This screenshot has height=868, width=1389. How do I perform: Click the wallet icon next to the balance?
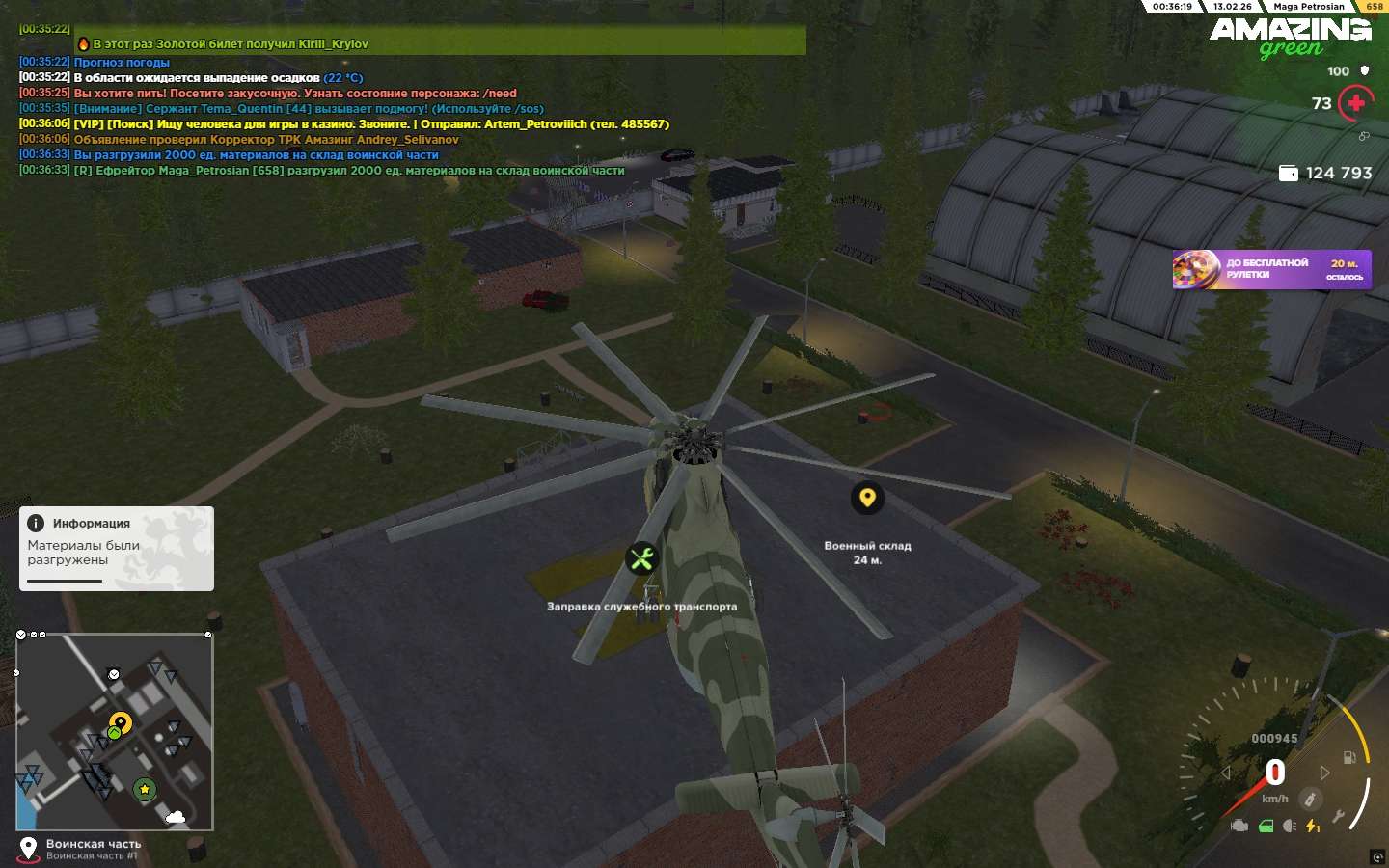pyautogui.click(x=1288, y=173)
